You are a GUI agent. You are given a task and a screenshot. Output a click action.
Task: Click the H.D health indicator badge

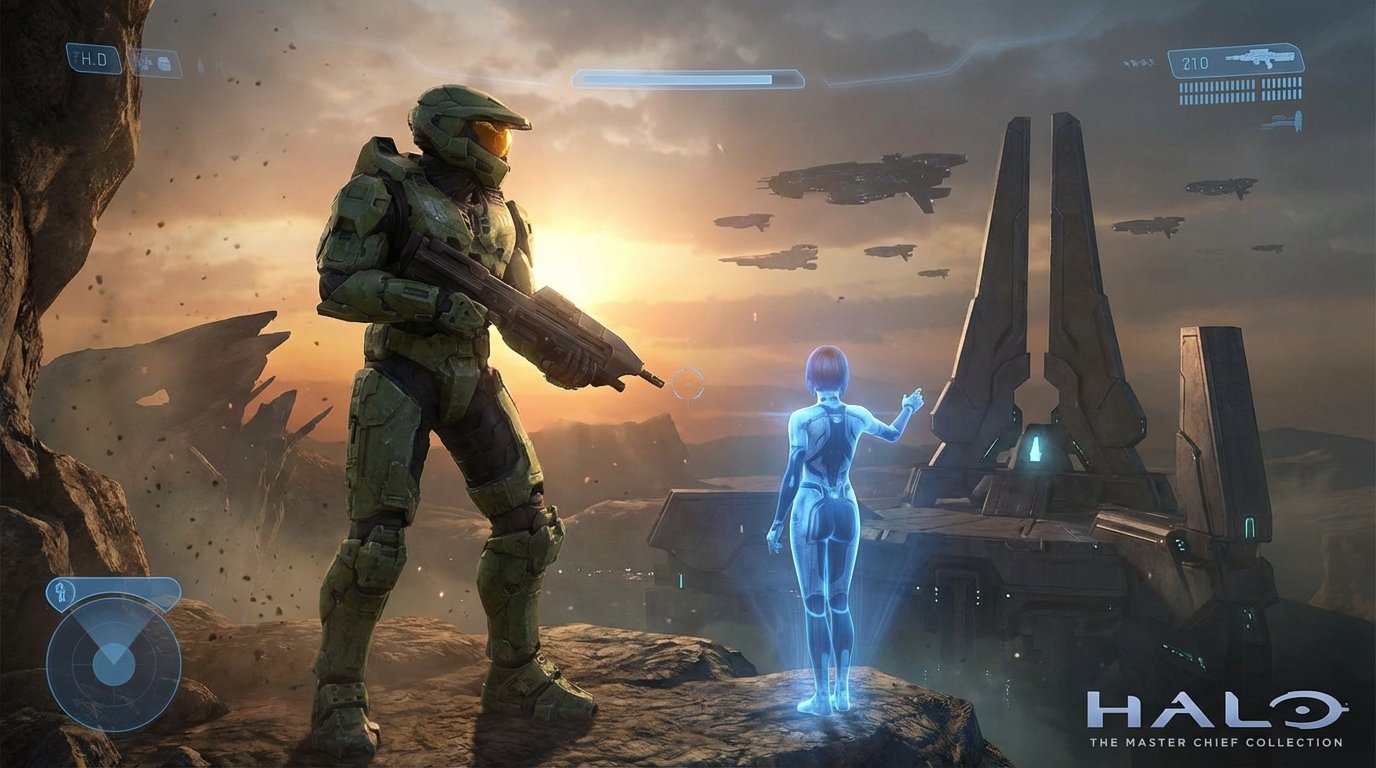click(93, 57)
